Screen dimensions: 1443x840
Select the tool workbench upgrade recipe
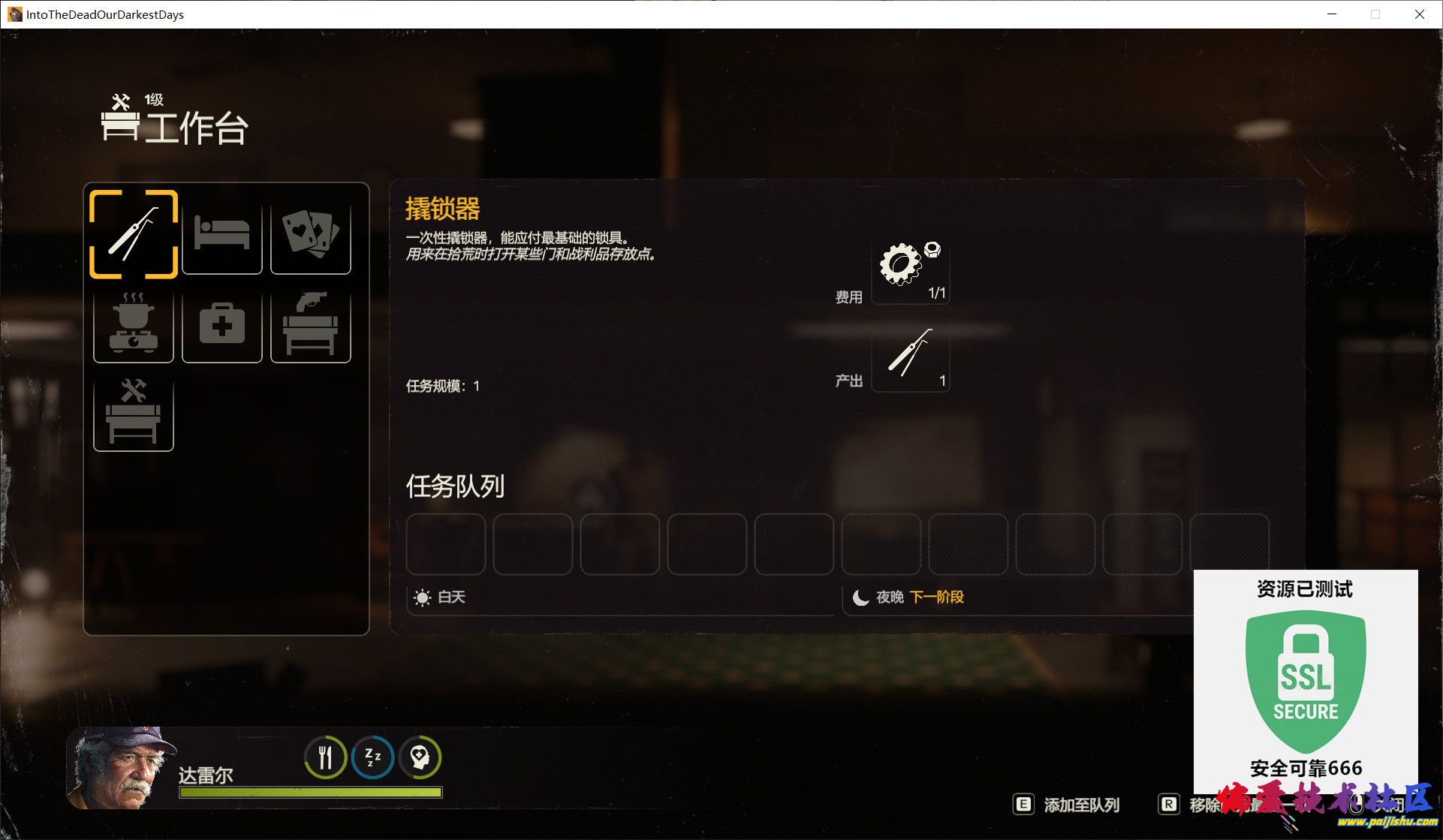134,411
